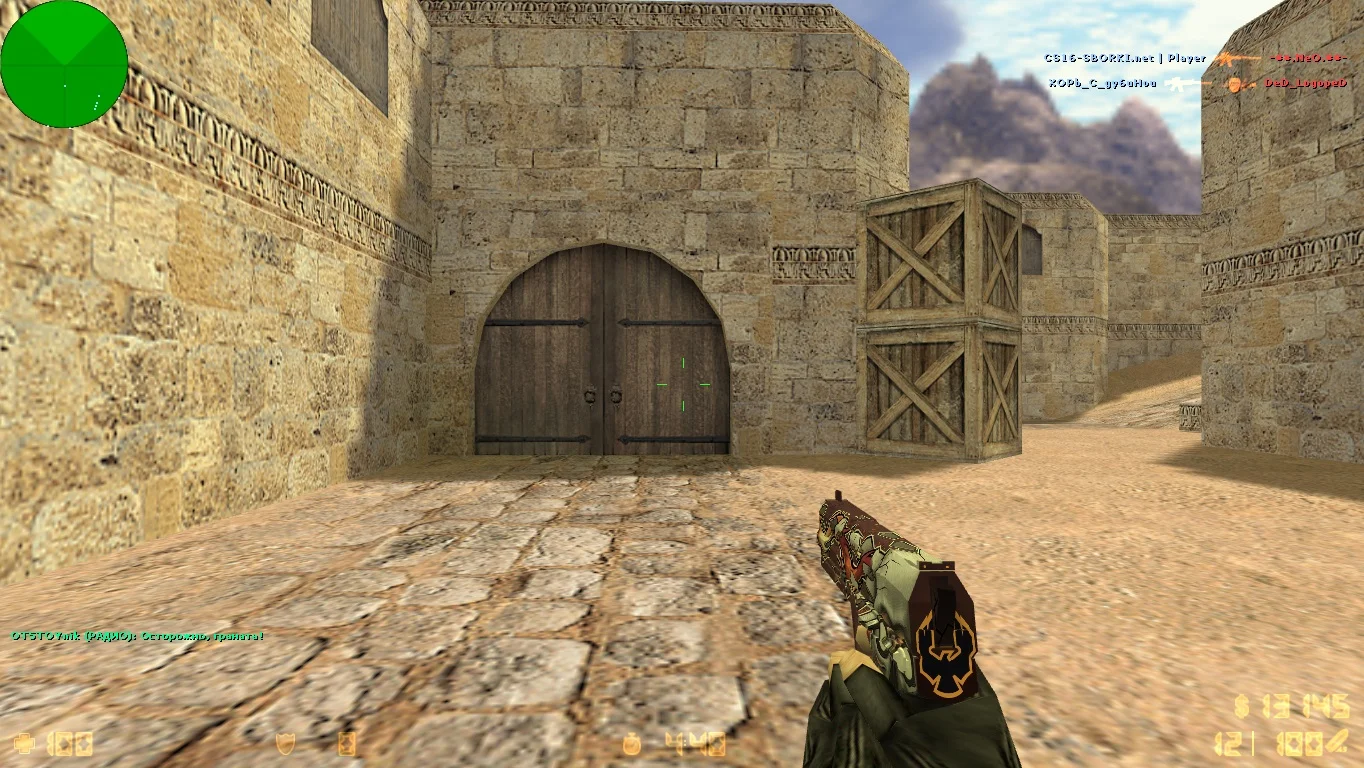
Task: Click the health cross icon
Action: click(x=22, y=743)
